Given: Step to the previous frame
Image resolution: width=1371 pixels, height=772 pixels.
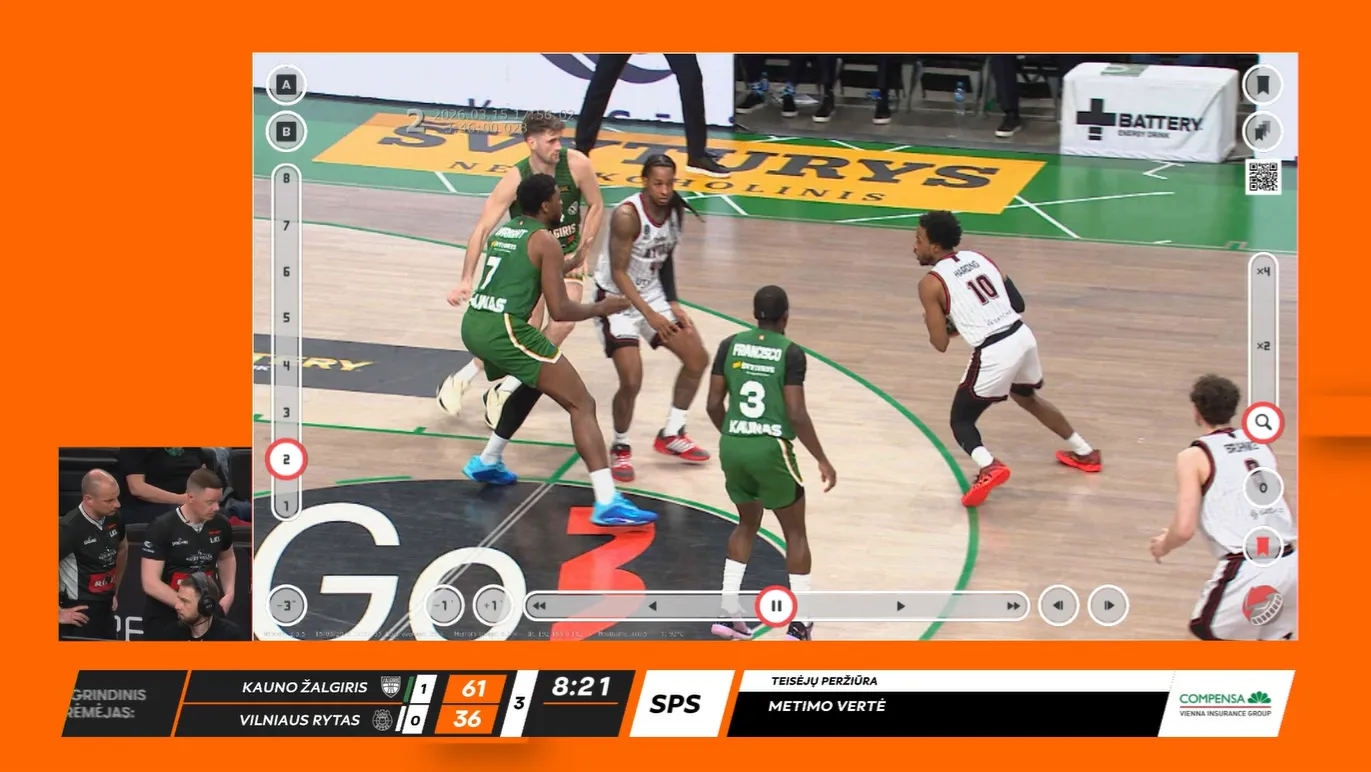Looking at the screenshot, I should 1058,606.
